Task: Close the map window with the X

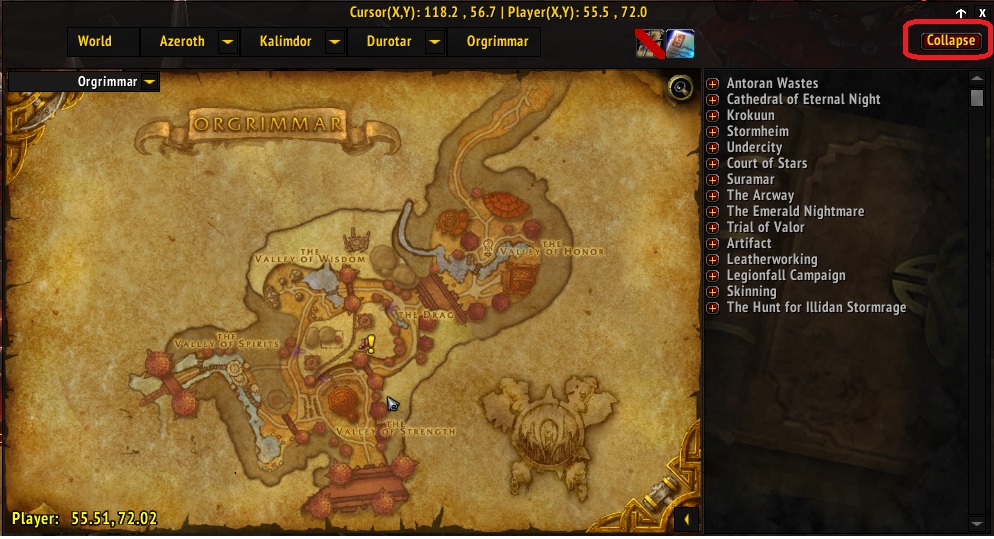Action: pos(982,13)
